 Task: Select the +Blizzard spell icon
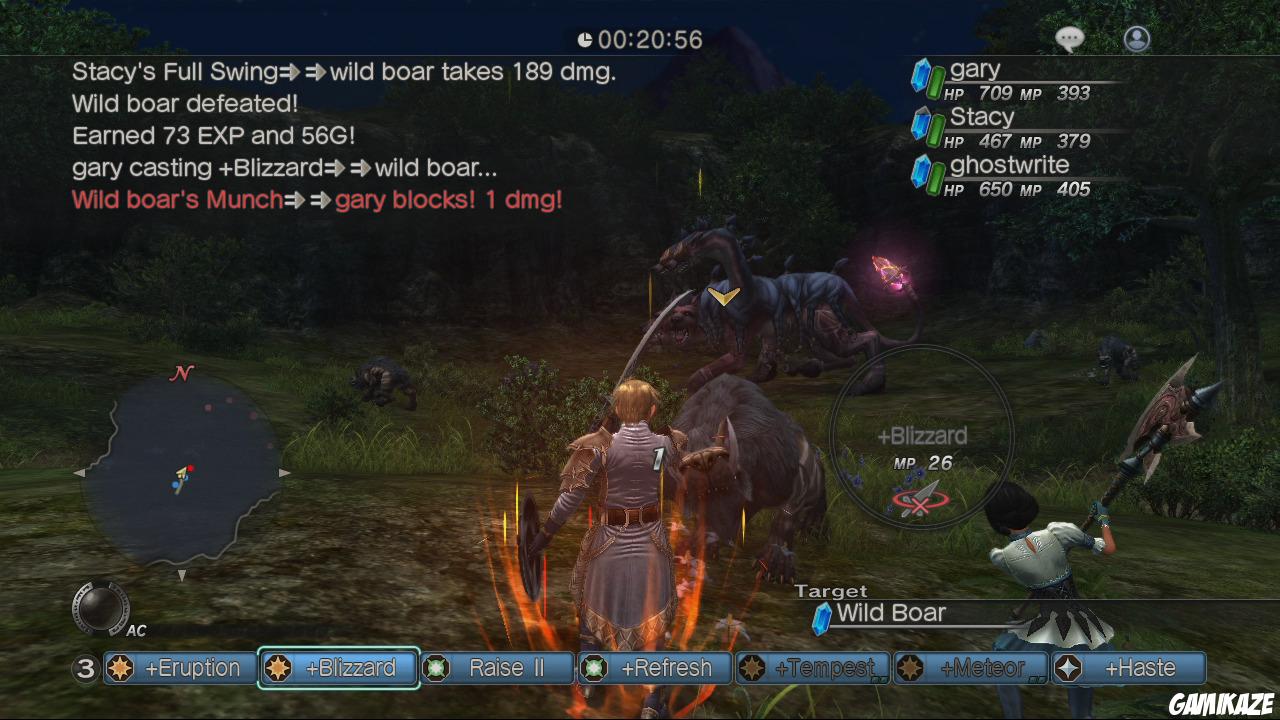277,668
